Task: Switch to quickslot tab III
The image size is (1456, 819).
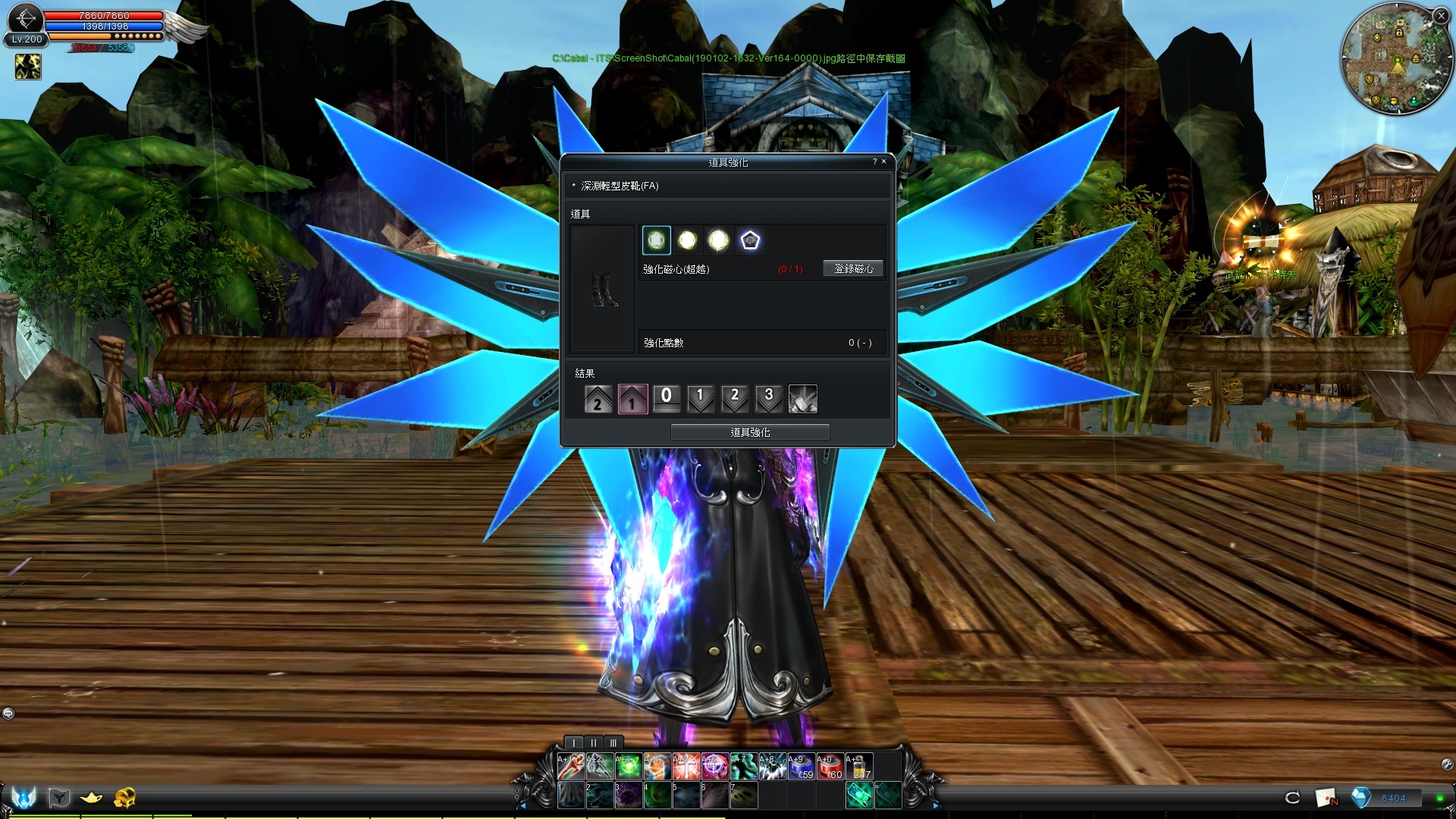Action: 613,743
